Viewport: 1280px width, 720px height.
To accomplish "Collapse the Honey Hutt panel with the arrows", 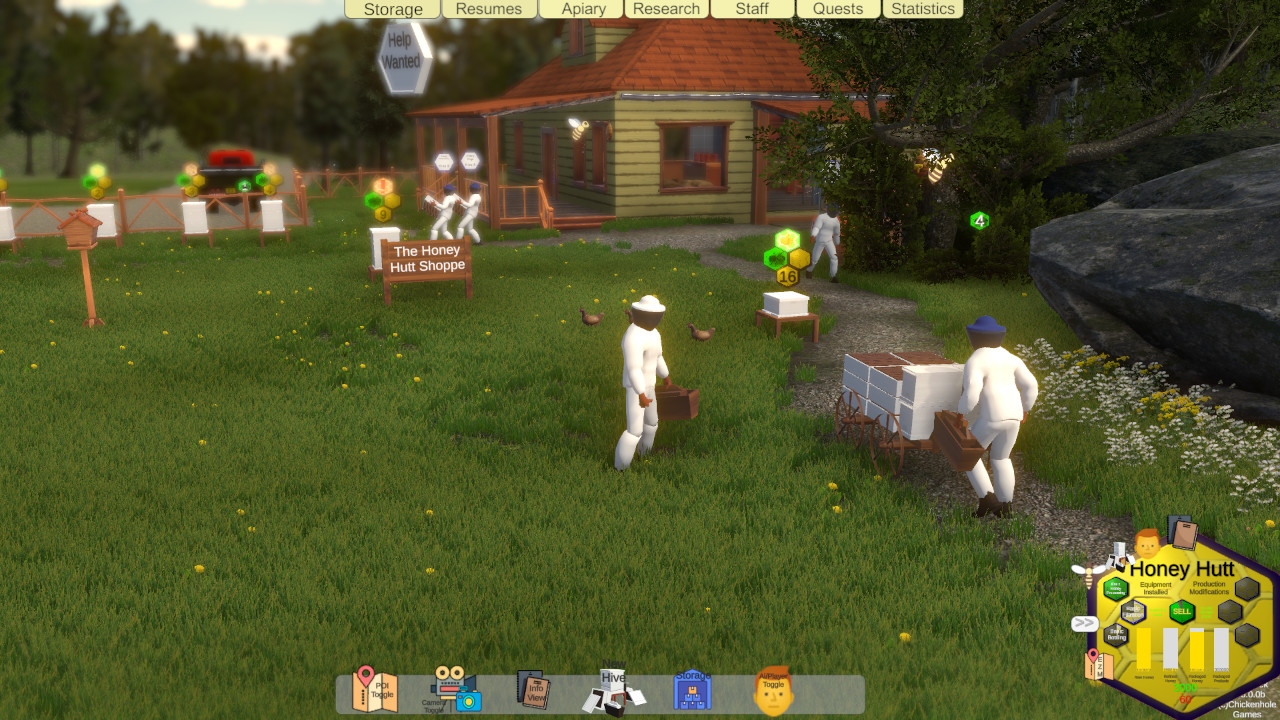I will click(1083, 623).
